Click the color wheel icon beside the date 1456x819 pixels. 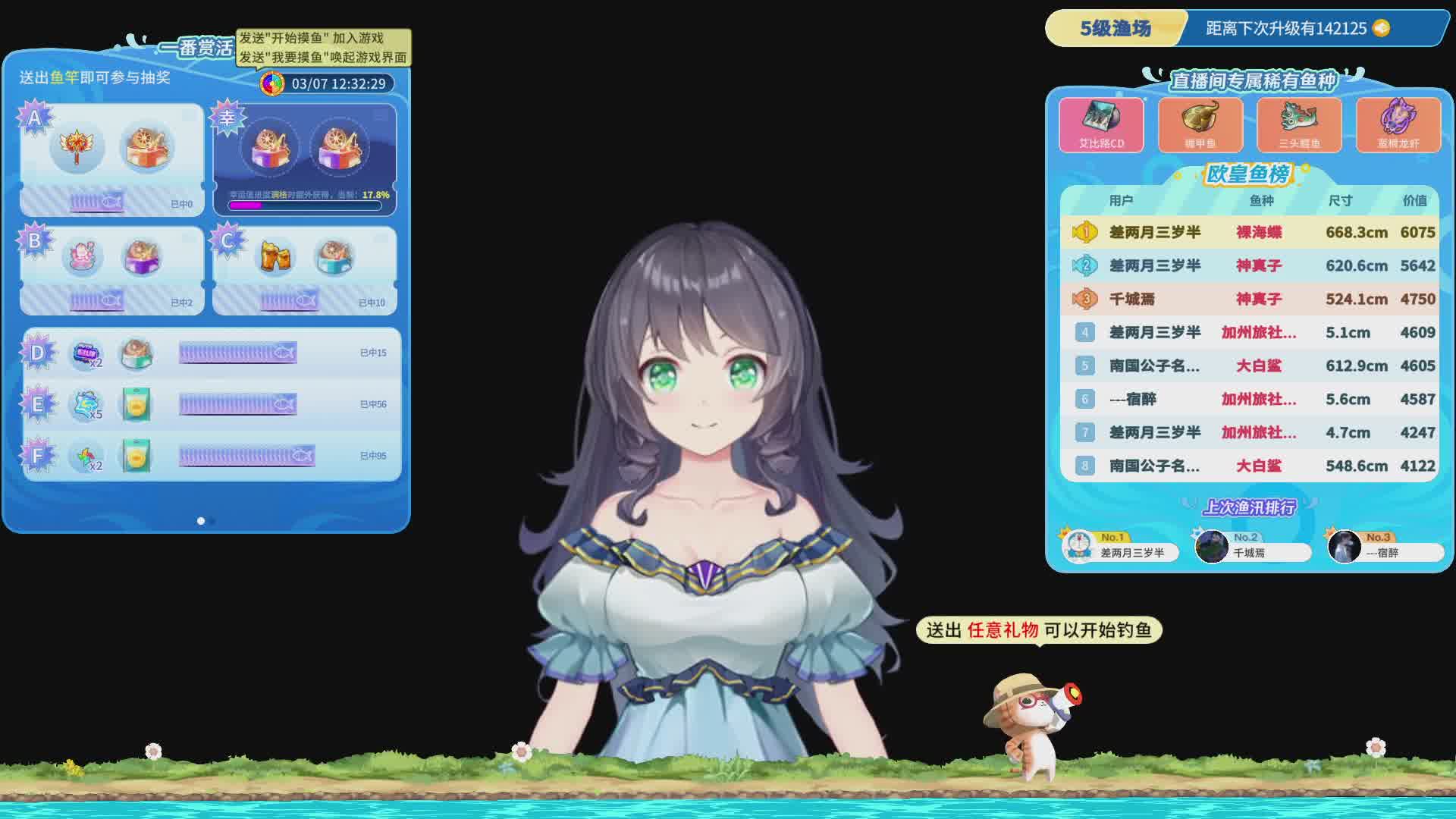tap(272, 83)
